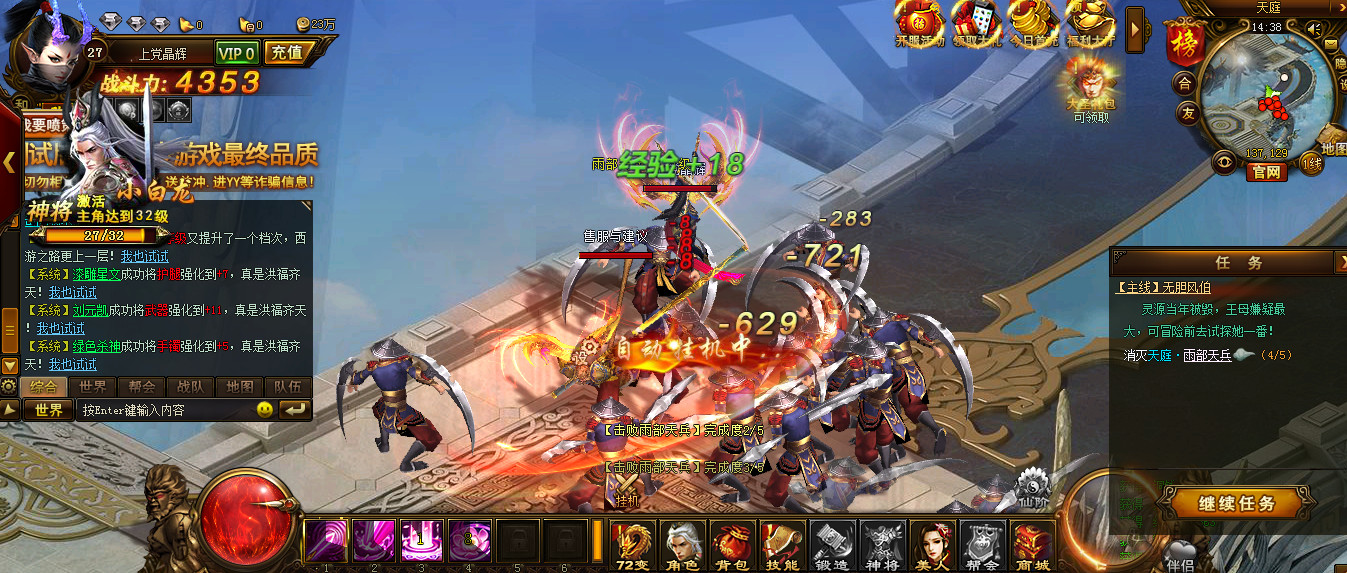This screenshot has height=573, width=1347.
Task: Visit the 官网 official site button
Action: click(1266, 172)
